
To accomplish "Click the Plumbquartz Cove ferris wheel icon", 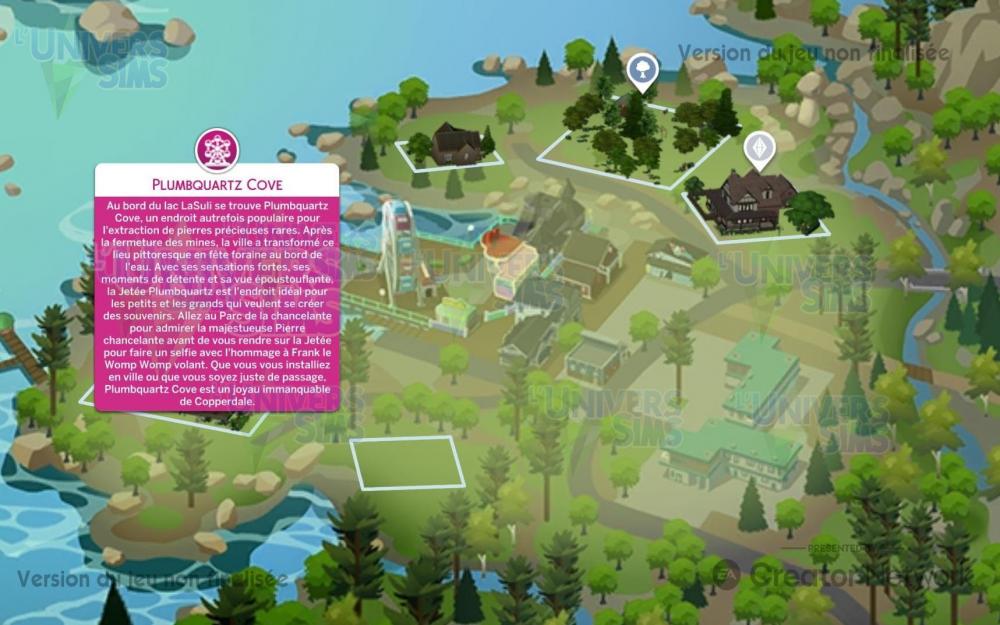I will pyautogui.click(x=217, y=149).
